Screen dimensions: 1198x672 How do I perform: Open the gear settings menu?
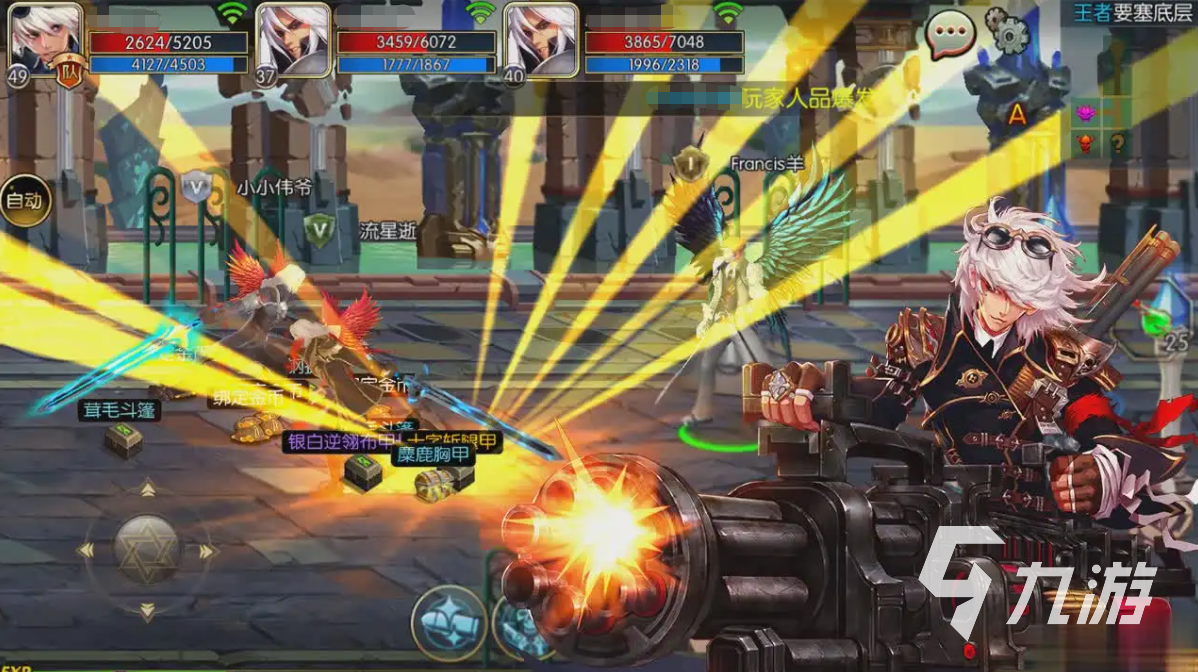(x=1007, y=32)
